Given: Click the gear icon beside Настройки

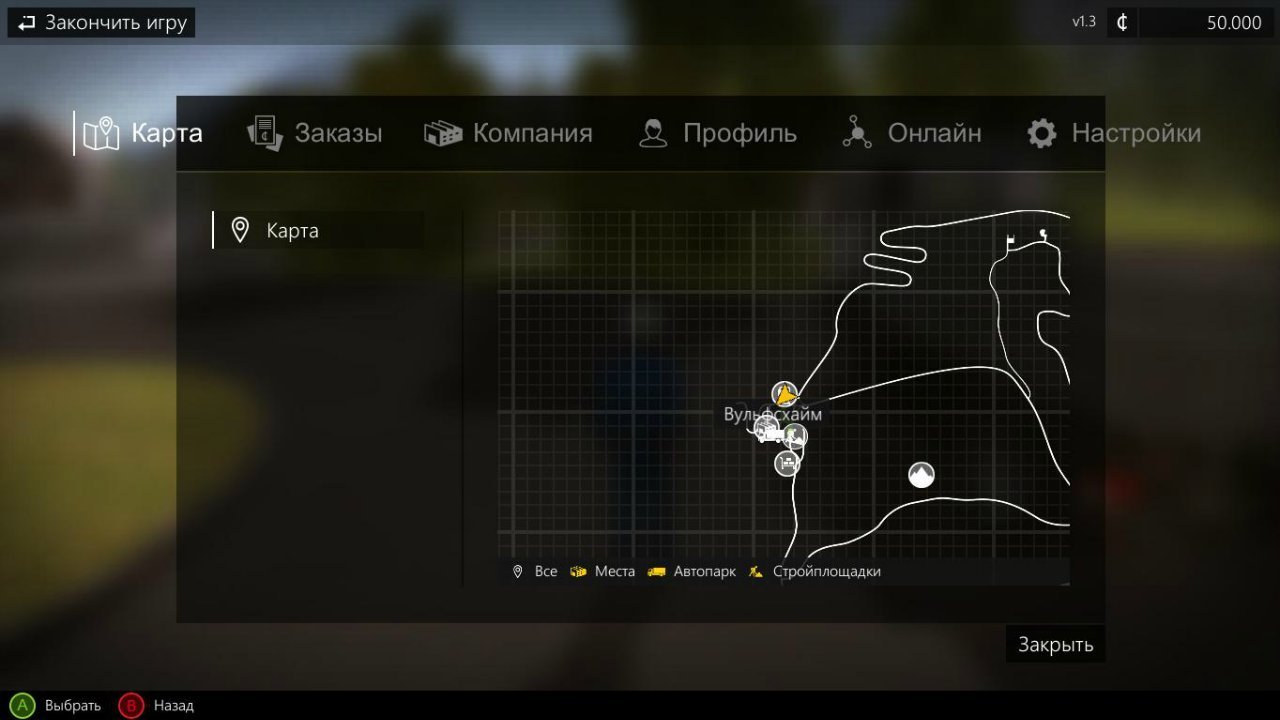Looking at the screenshot, I should (x=1040, y=132).
